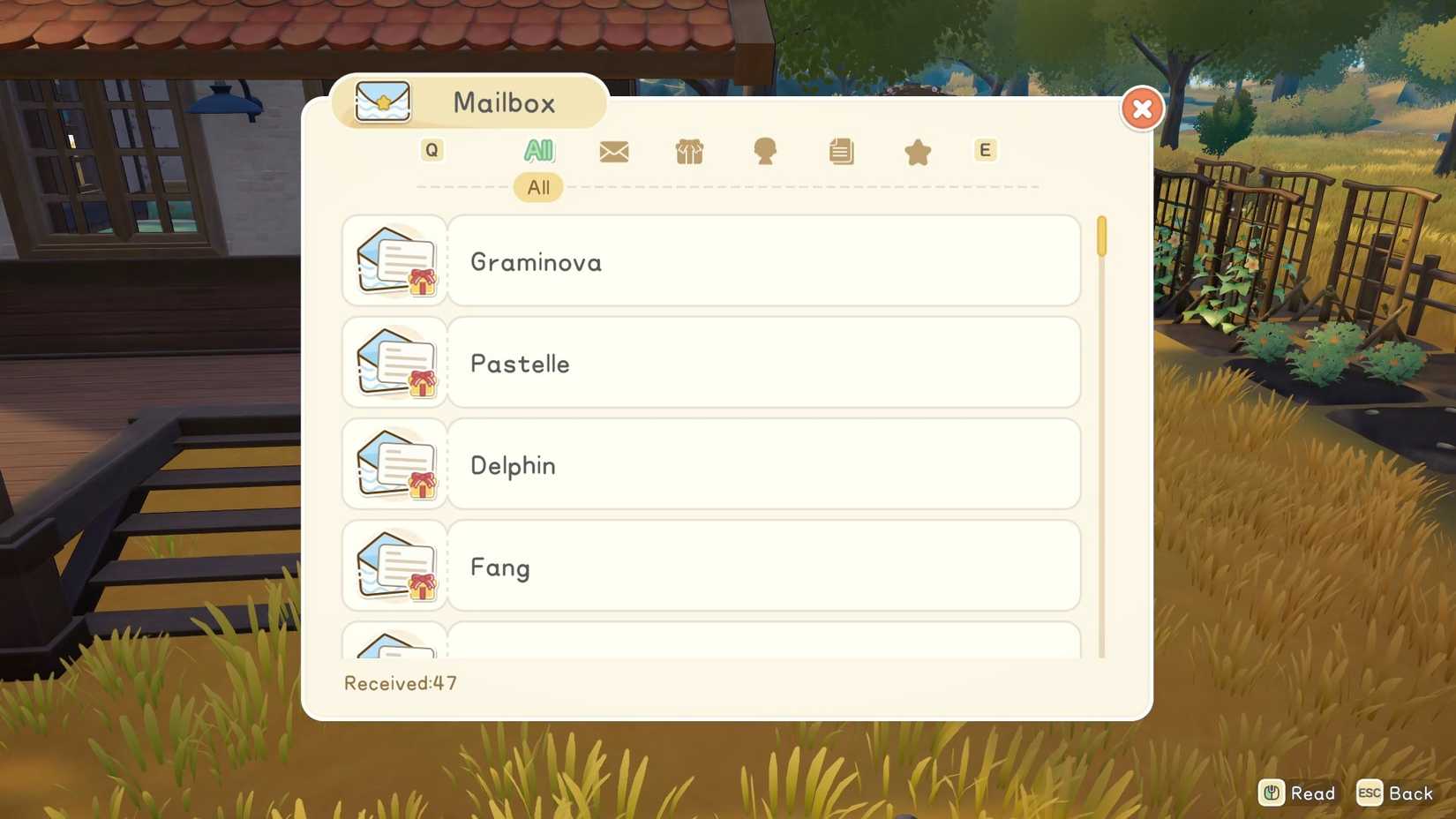Select the documents mail filter
The width and height of the screenshot is (1456, 819).
coord(840,151)
